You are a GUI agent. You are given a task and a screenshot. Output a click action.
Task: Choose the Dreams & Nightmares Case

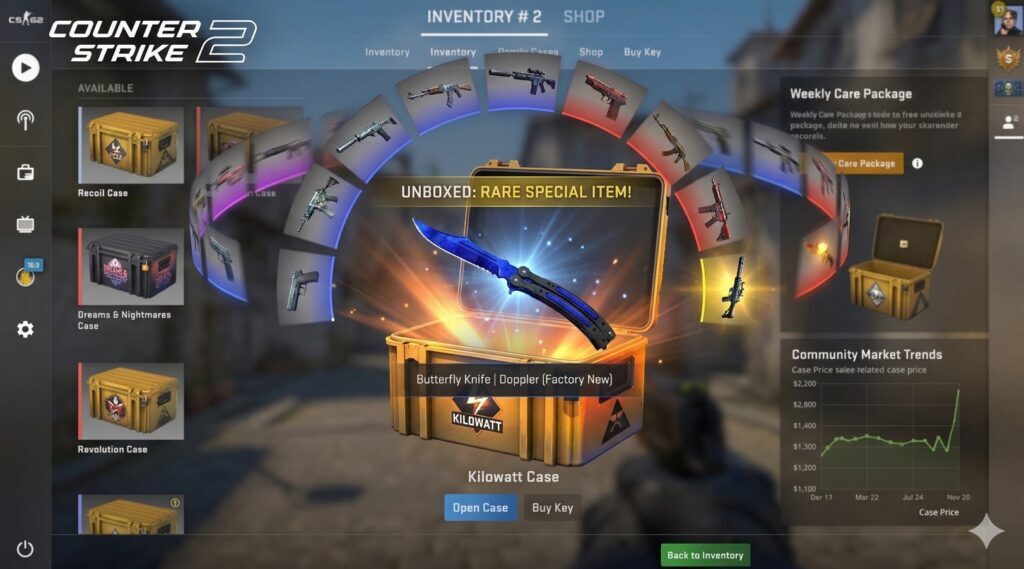[x=131, y=267]
